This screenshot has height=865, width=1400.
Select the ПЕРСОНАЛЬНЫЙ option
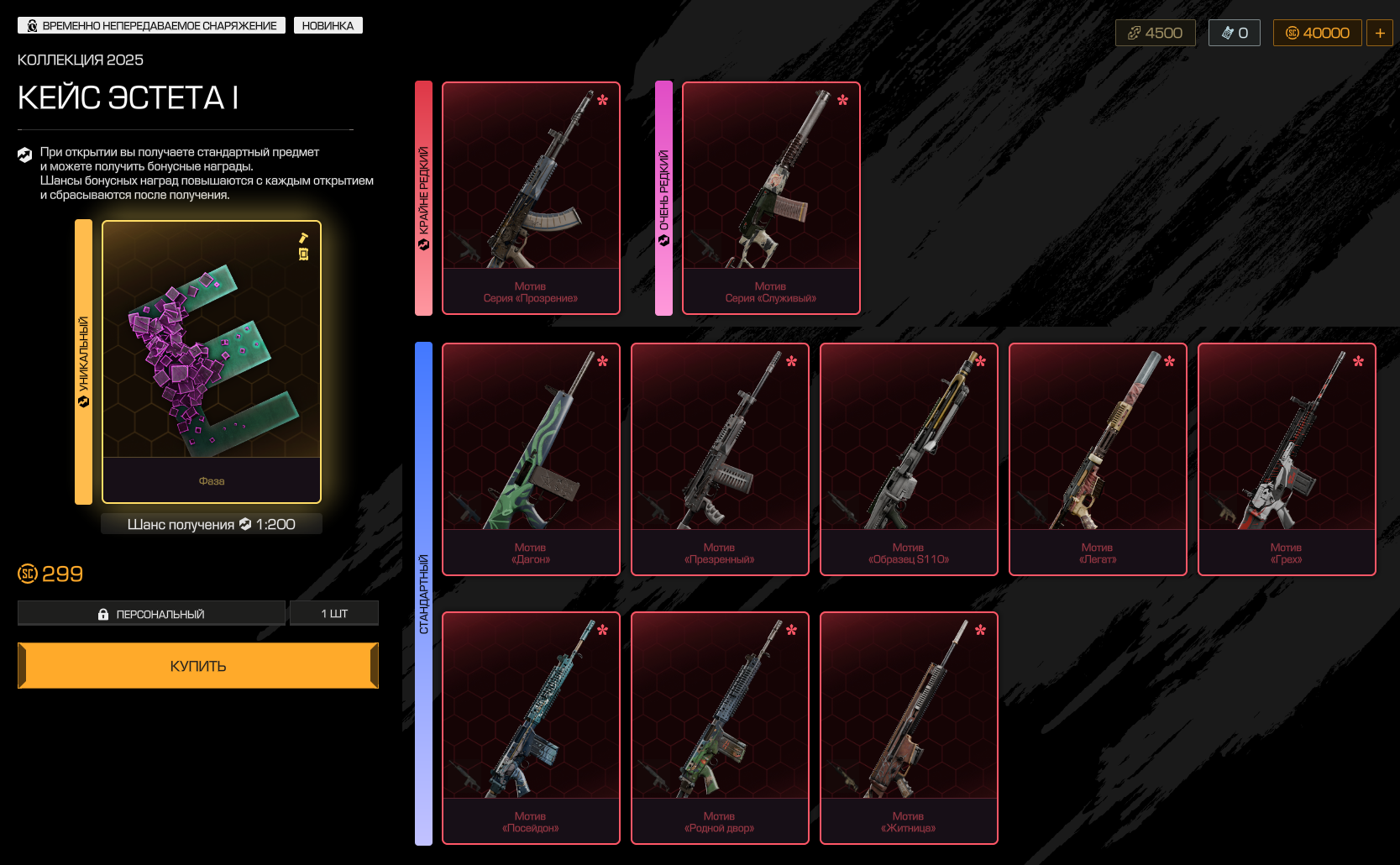click(x=151, y=614)
